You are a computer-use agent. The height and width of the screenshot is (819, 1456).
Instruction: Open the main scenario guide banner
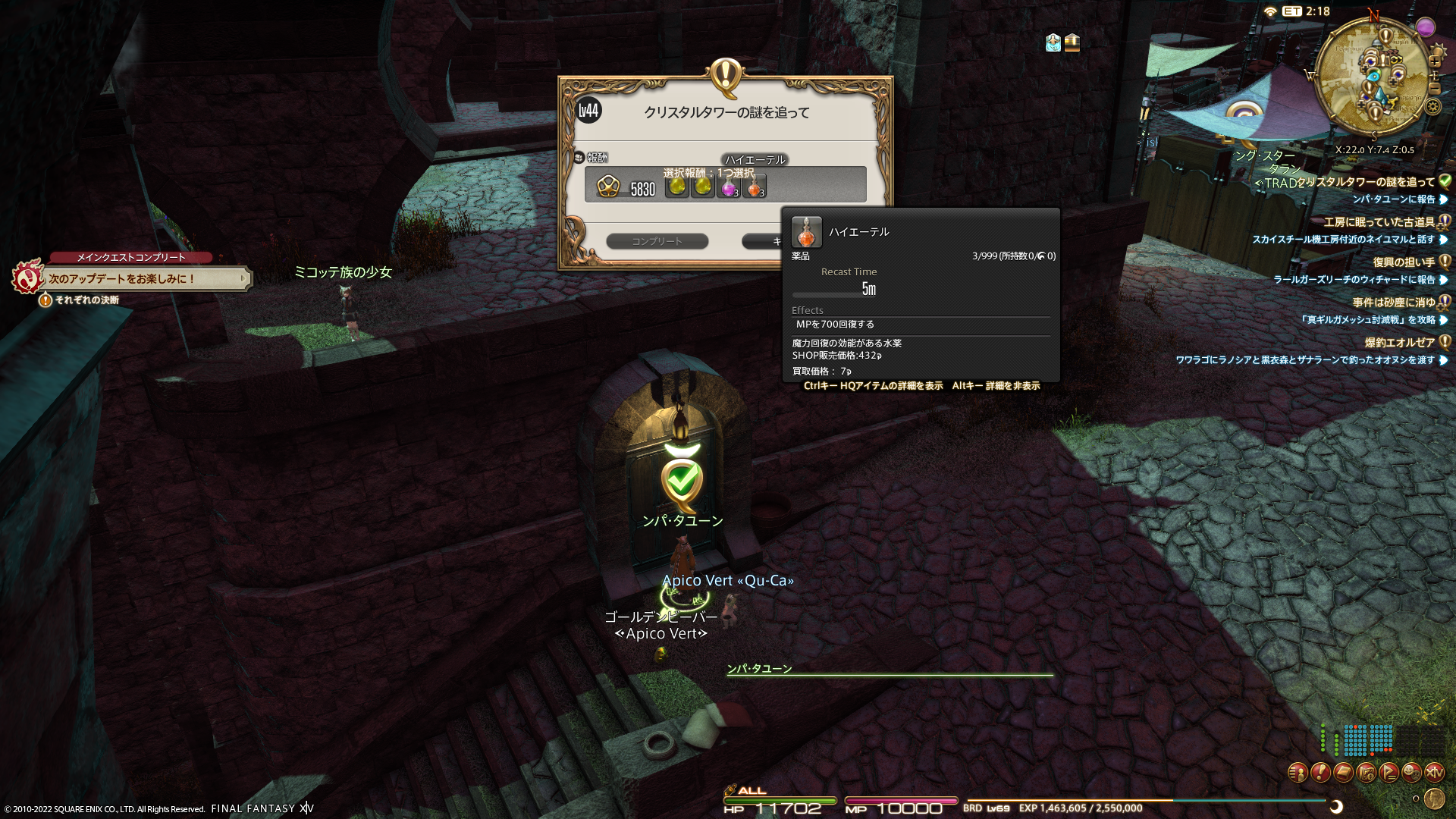pos(144,279)
